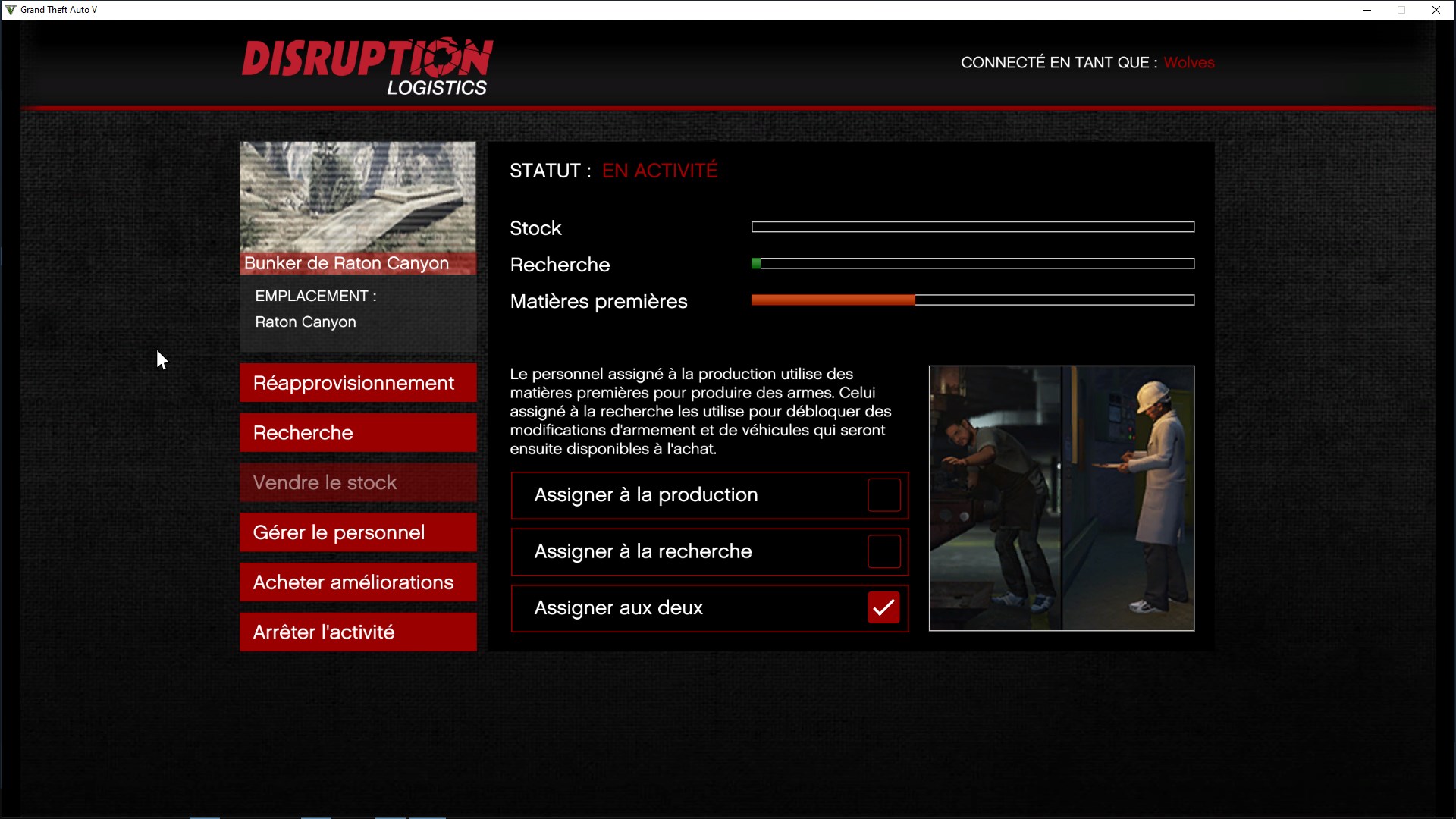
Task: Open Réapprovisionnement options
Action: [x=357, y=383]
